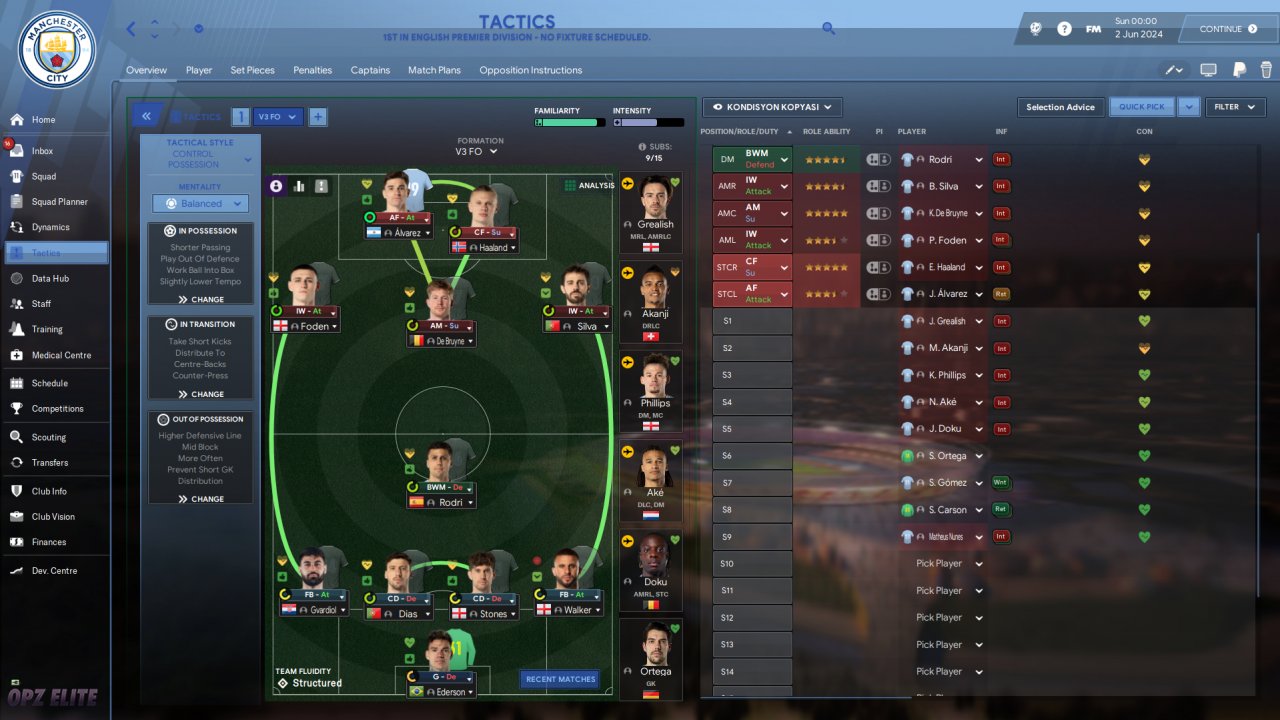Select the Captains tab
1280x720 pixels.
(x=370, y=70)
